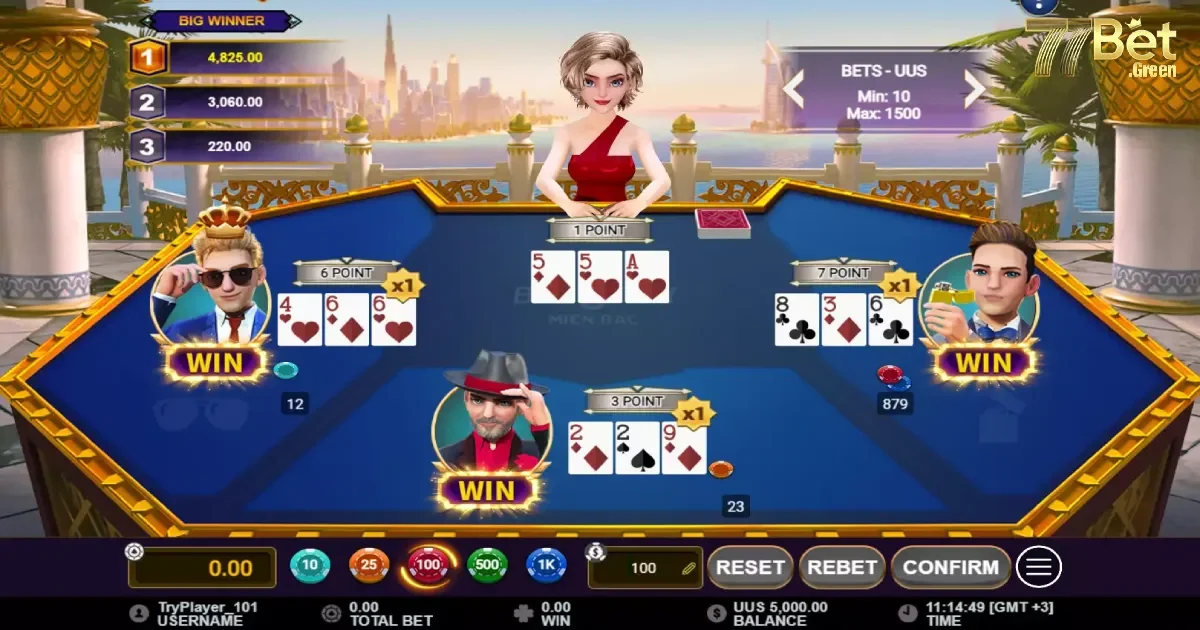The image size is (1200, 630).
Task: Edit the custom chip amount field
Action: point(645,568)
